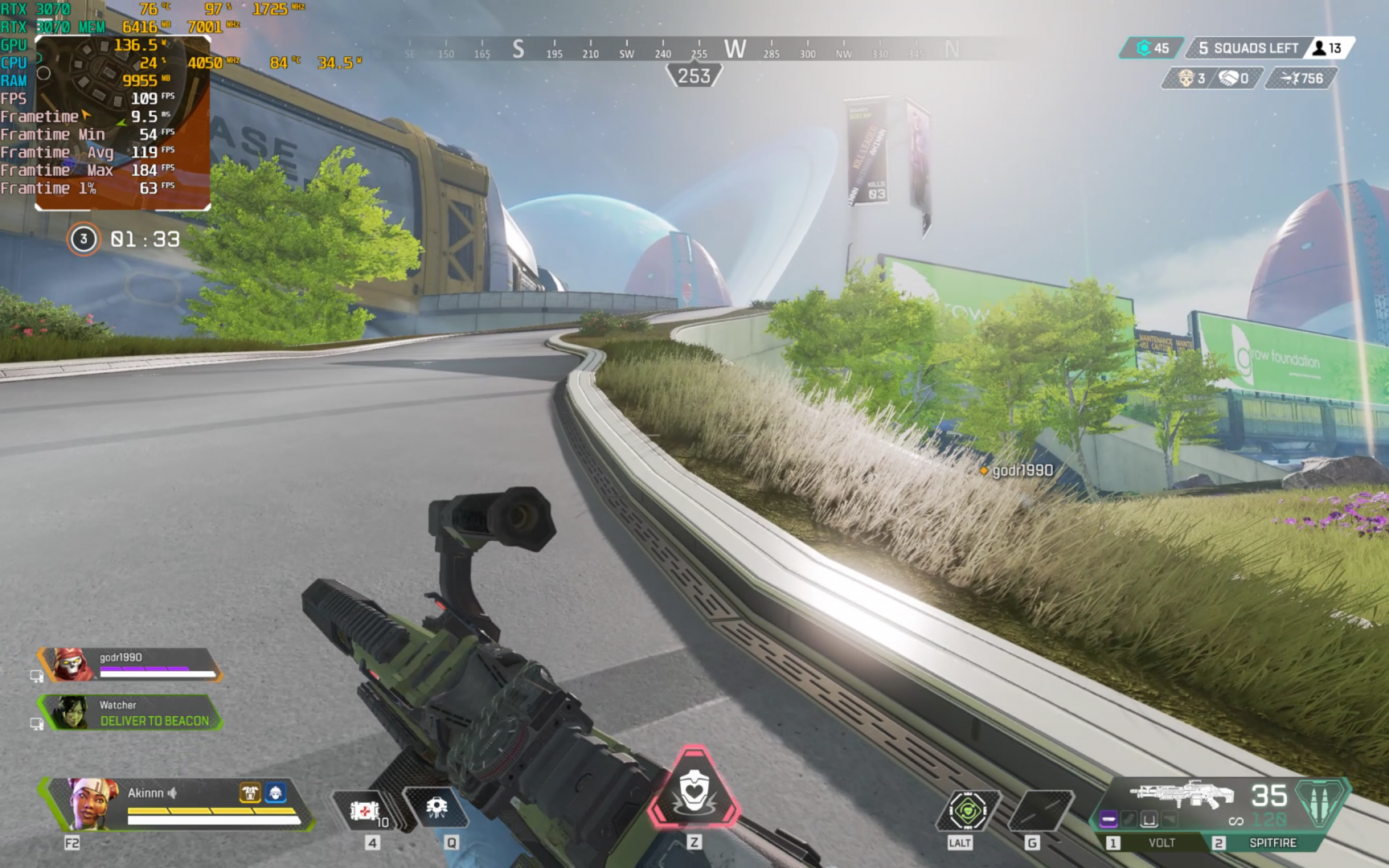Screen dimensions: 1389x868
Task: Select the empty ordnance grenade slot
Action: [1040, 810]
